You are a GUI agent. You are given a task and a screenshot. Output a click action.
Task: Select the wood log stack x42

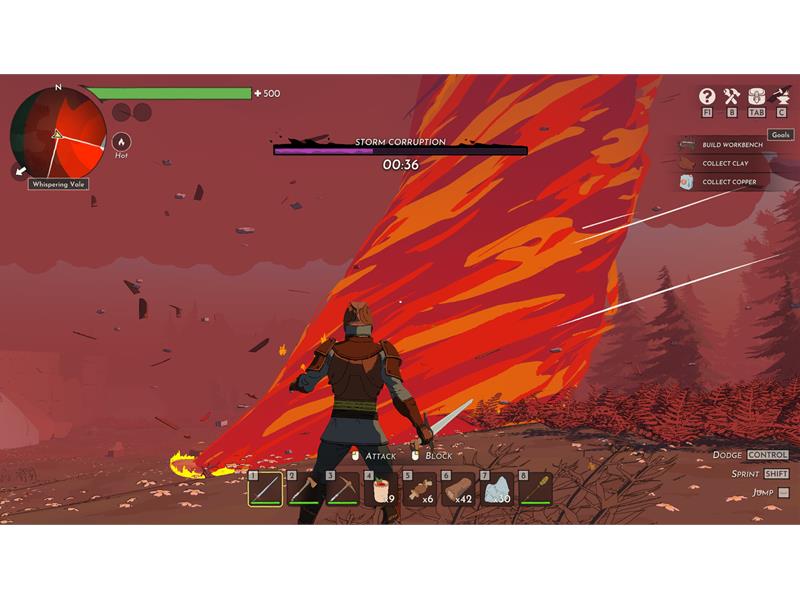[x=459, y=489]
